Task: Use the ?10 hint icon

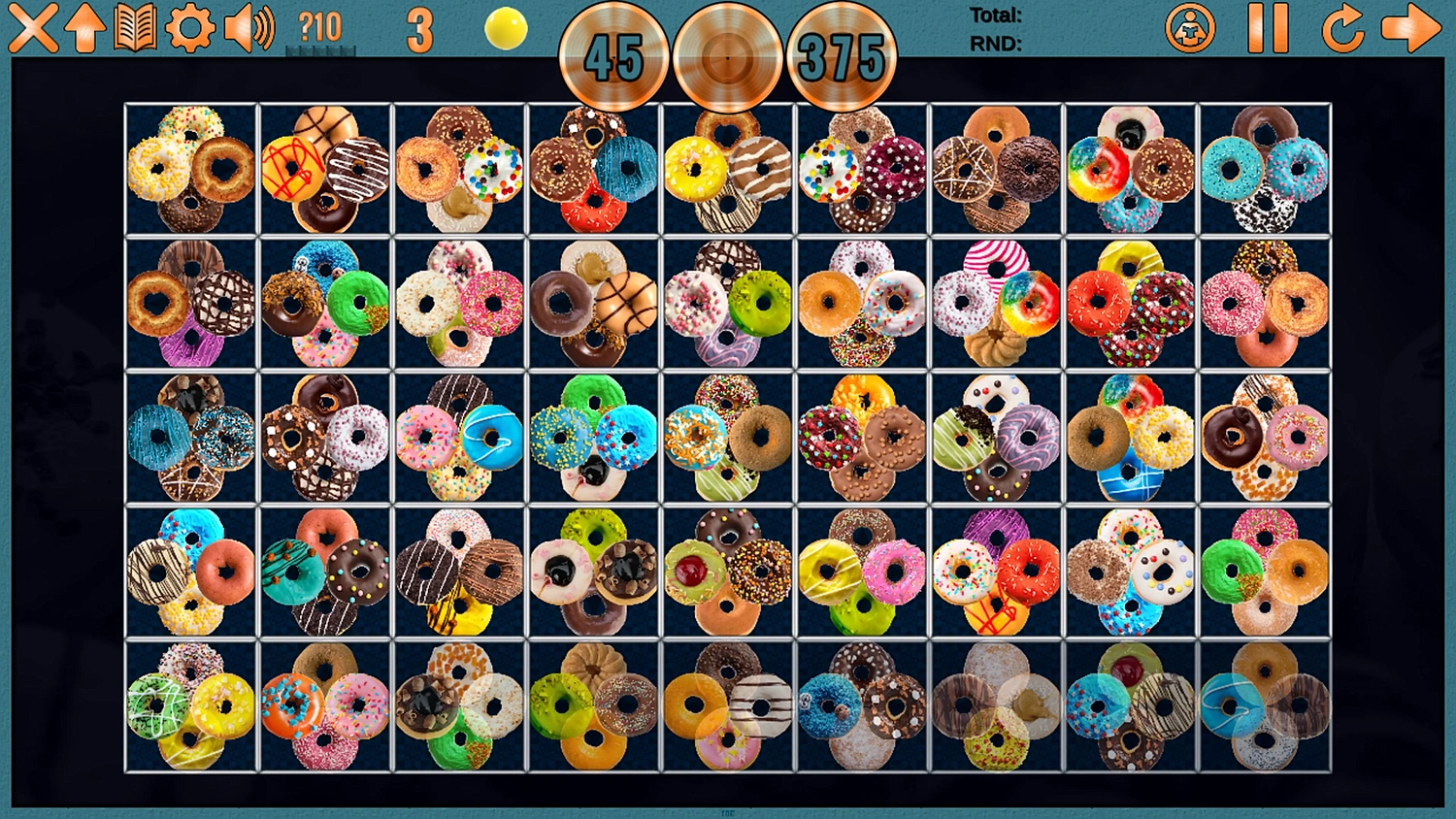Action: pos(315,27)
